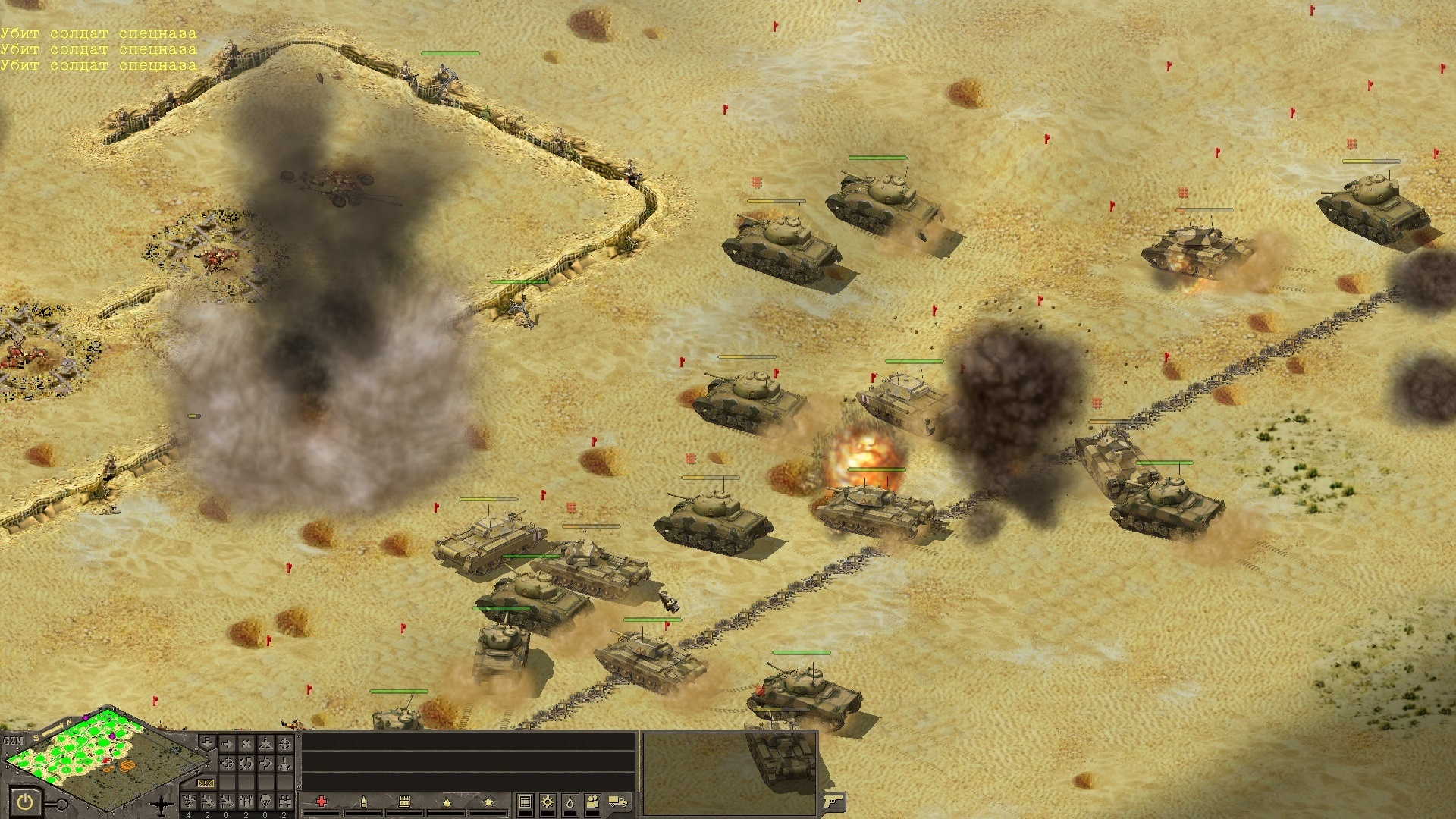Viewport: 1456px width, 819px height.
Task: Click the truck icon tab
Action: 618,802
